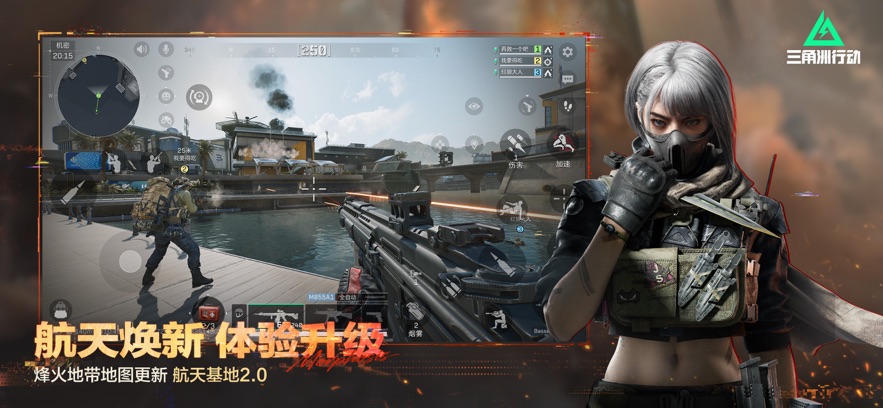This screenshot has height=408, width=883.
Task: Tap the virtual movement joystick
Action: click(131, 261)
